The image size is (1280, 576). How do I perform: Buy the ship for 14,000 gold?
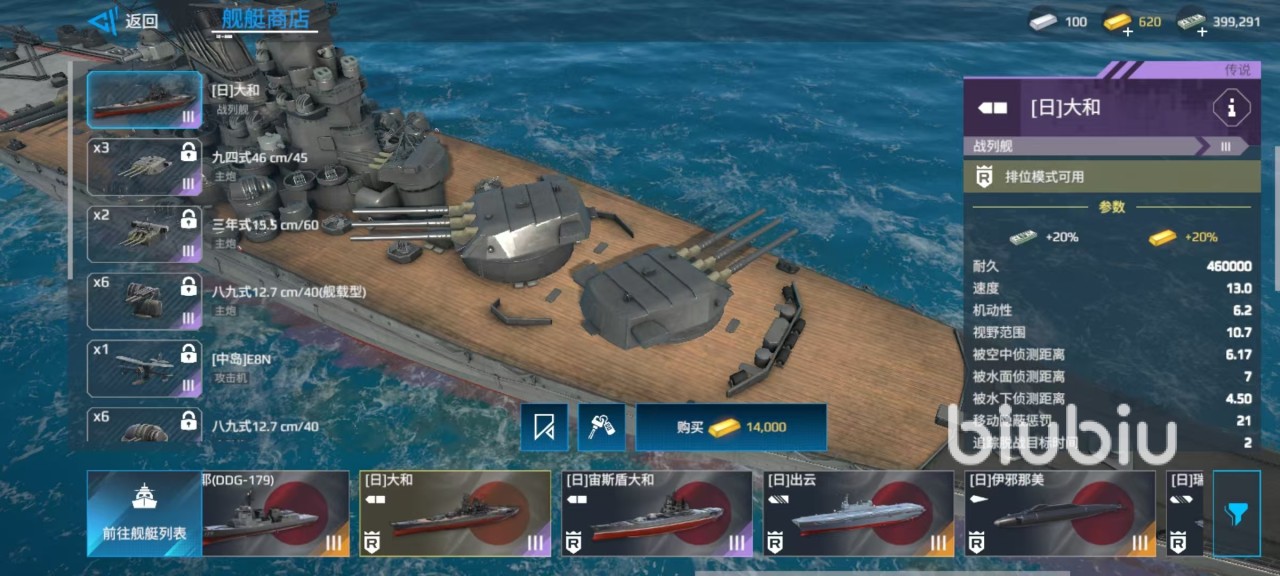pos(731,427)
